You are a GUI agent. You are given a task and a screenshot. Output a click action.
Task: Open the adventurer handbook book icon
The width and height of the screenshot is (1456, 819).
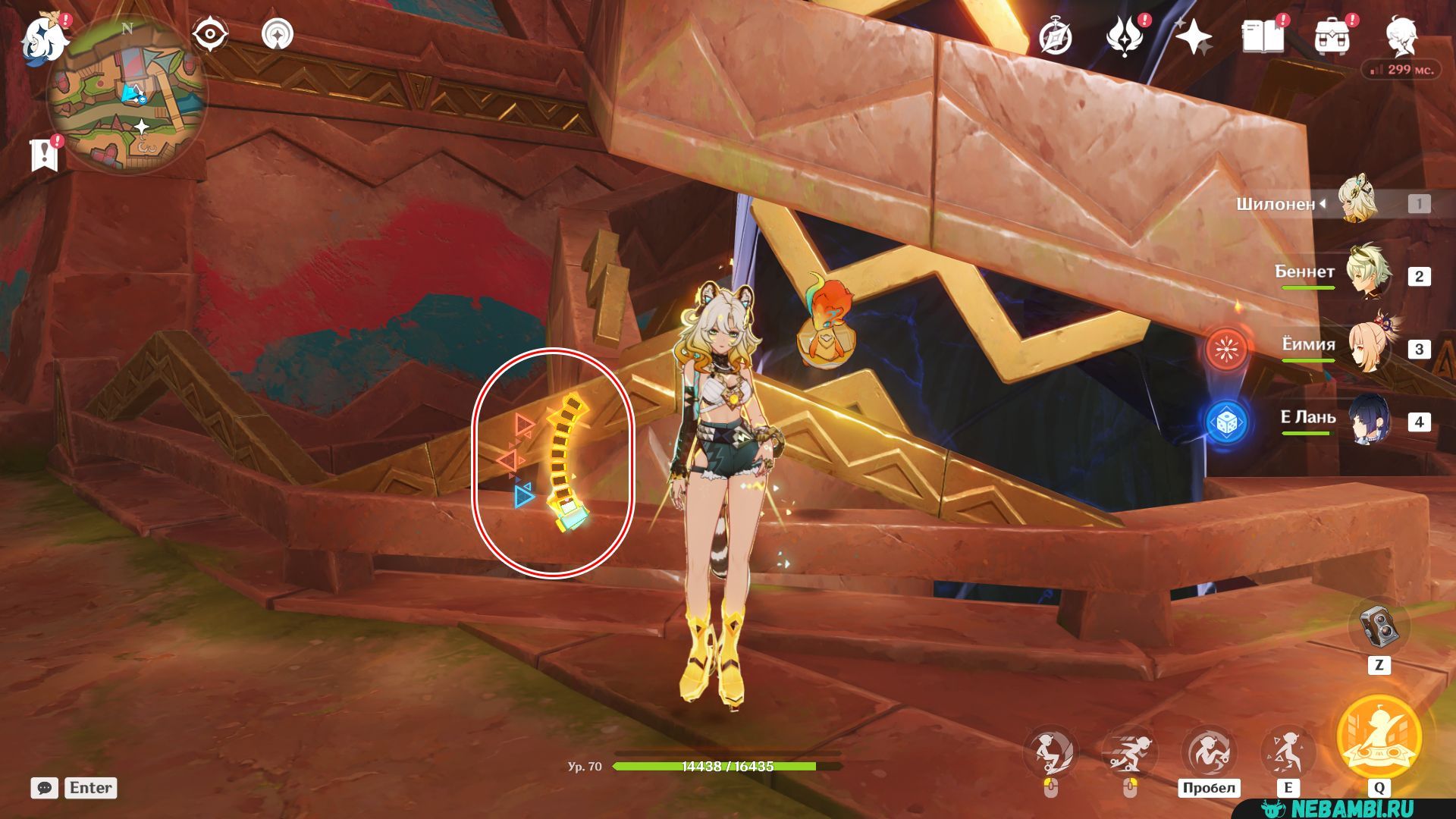pyautogui.click(x=1263, y=37)
